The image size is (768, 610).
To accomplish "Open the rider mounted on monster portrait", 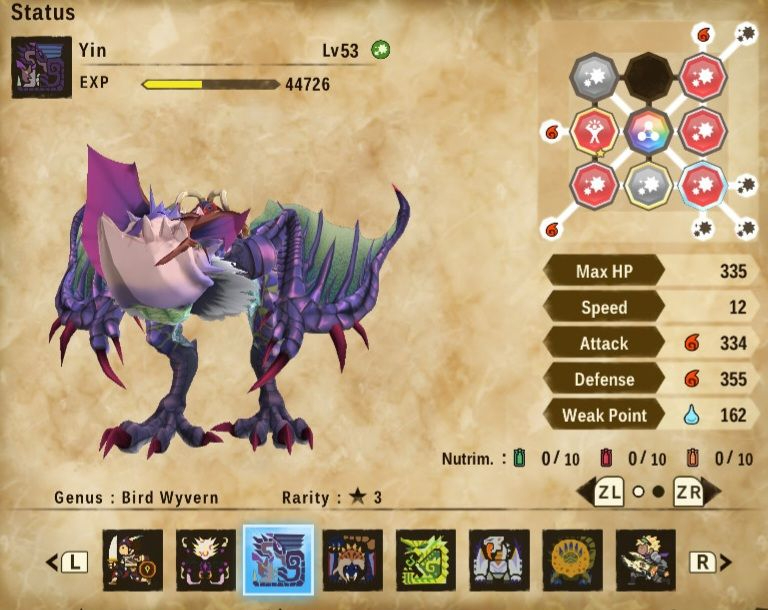I will pyautogui.click(x=646, y=560).
